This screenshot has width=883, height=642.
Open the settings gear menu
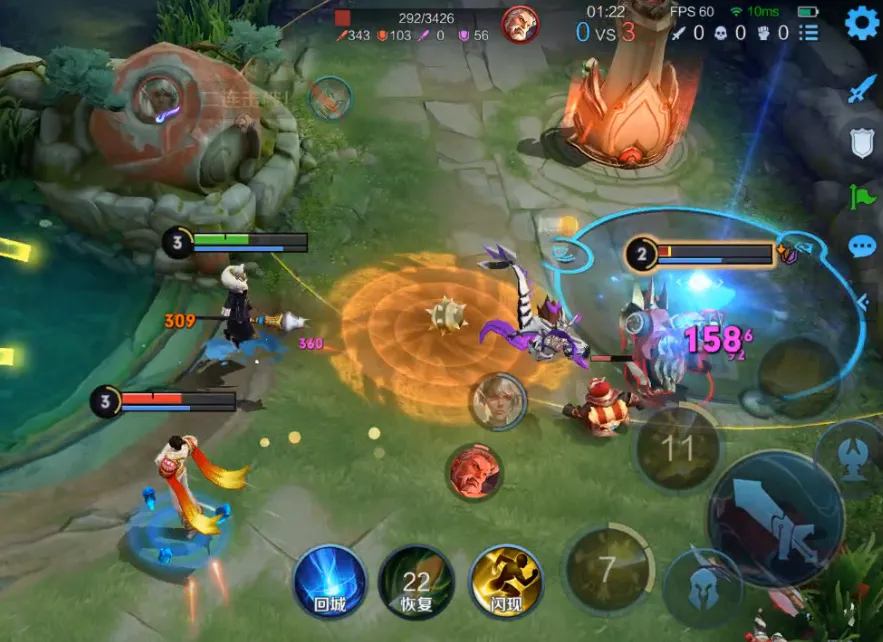pyautogui.click(x=861, y=23)
